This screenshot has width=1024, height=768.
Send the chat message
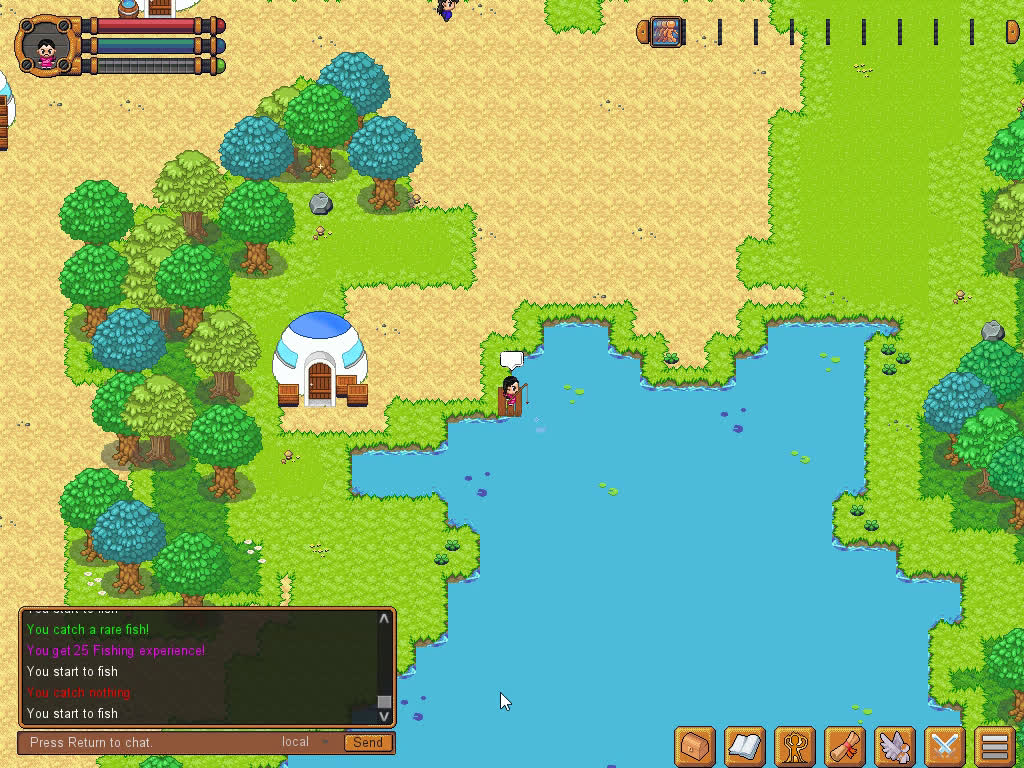367,742
